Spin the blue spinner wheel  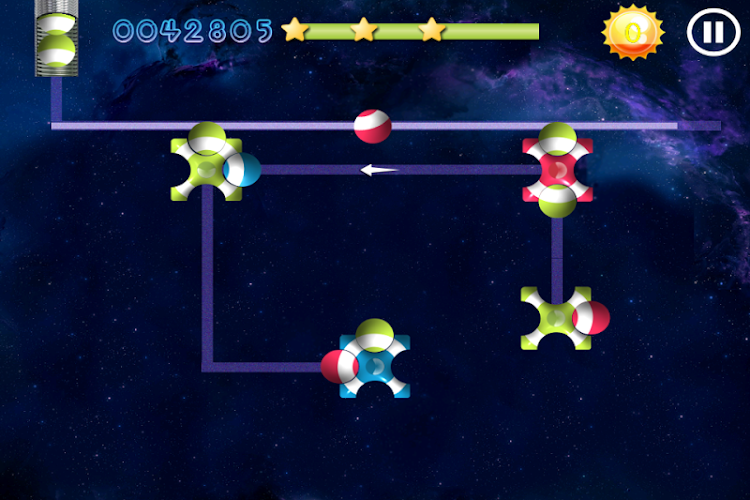tap(375, 366)
